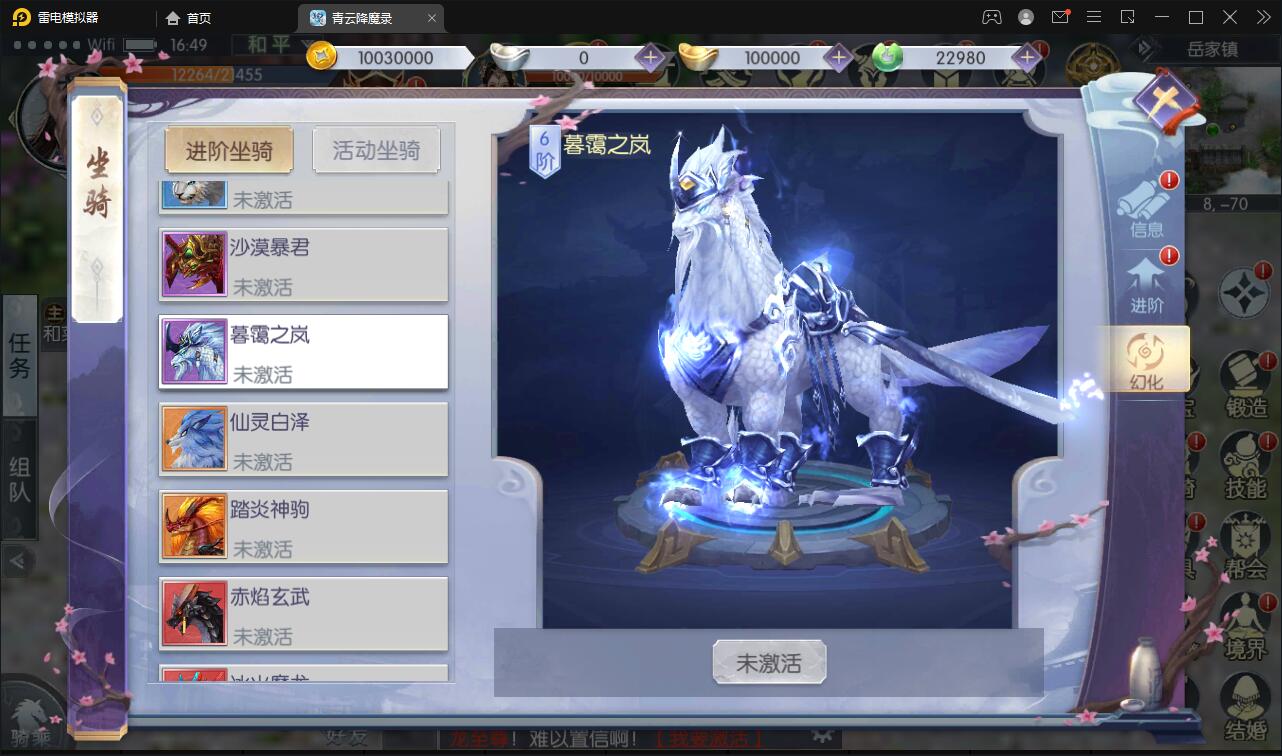
Task: Switch to the 活动坐骑 tab
Action: pyautogui.click(x=377, y=149)
